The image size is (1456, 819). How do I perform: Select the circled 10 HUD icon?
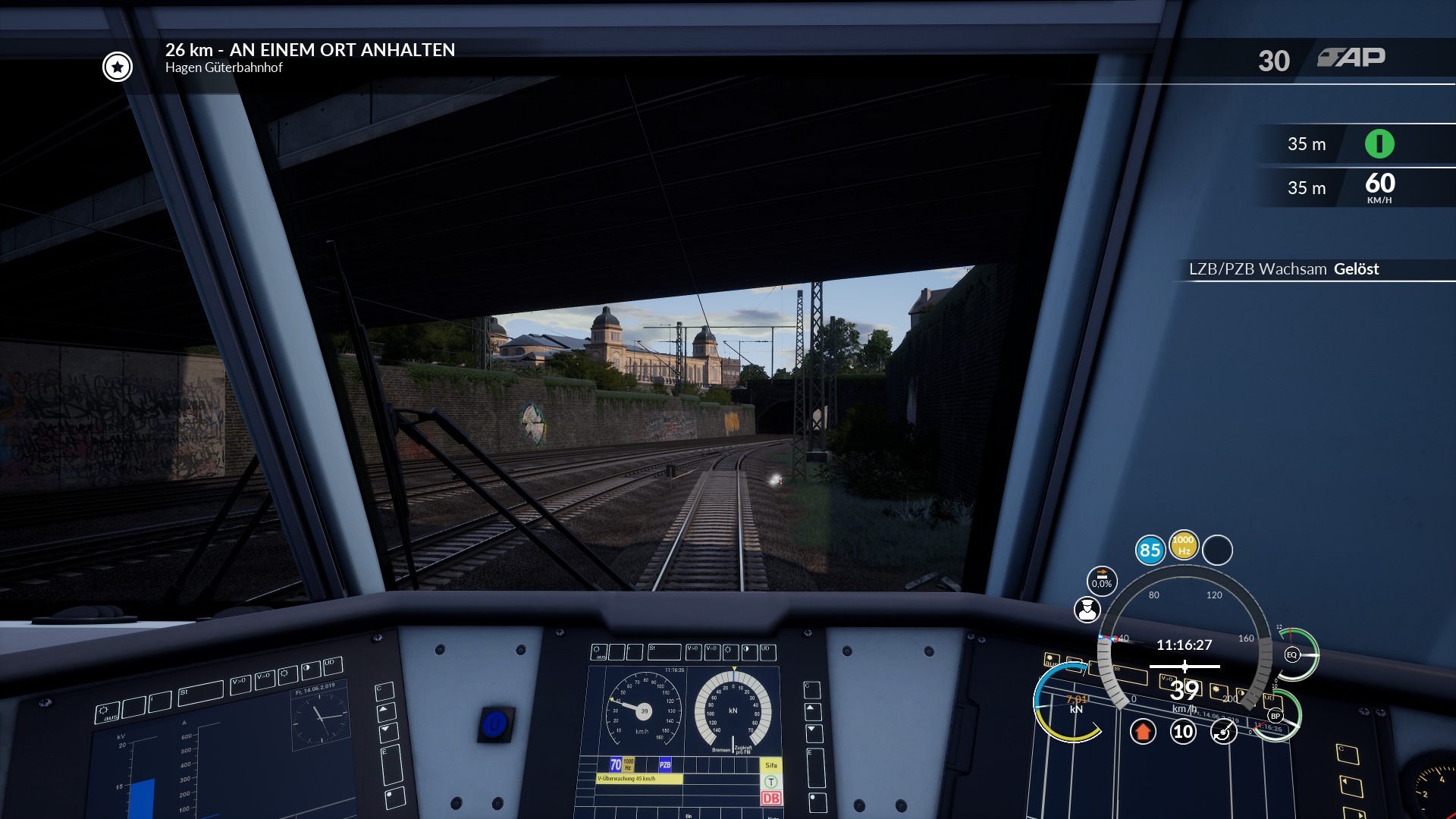click(x=1183, y=732)
